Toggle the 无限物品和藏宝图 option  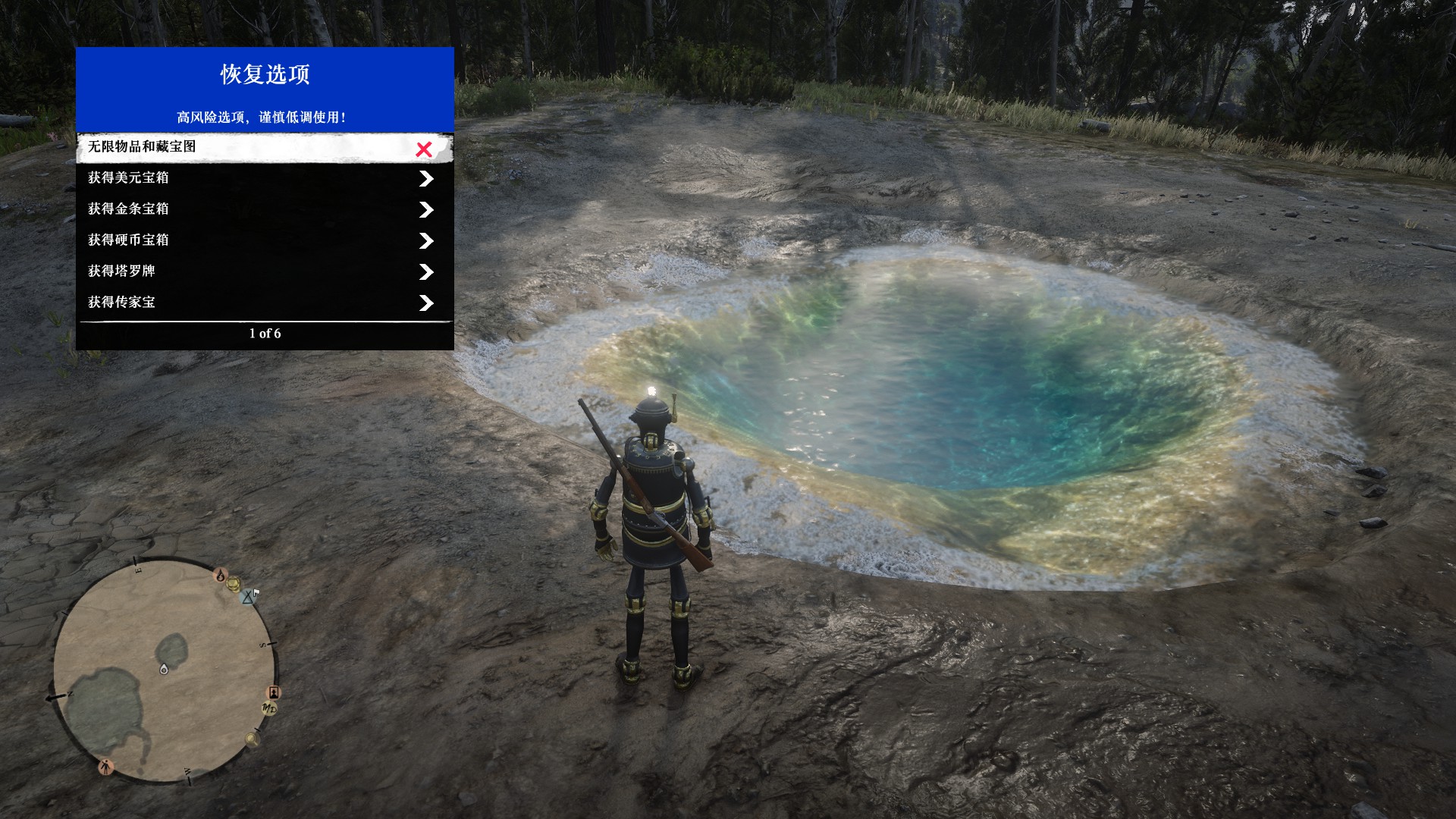(x=265, y=148)
